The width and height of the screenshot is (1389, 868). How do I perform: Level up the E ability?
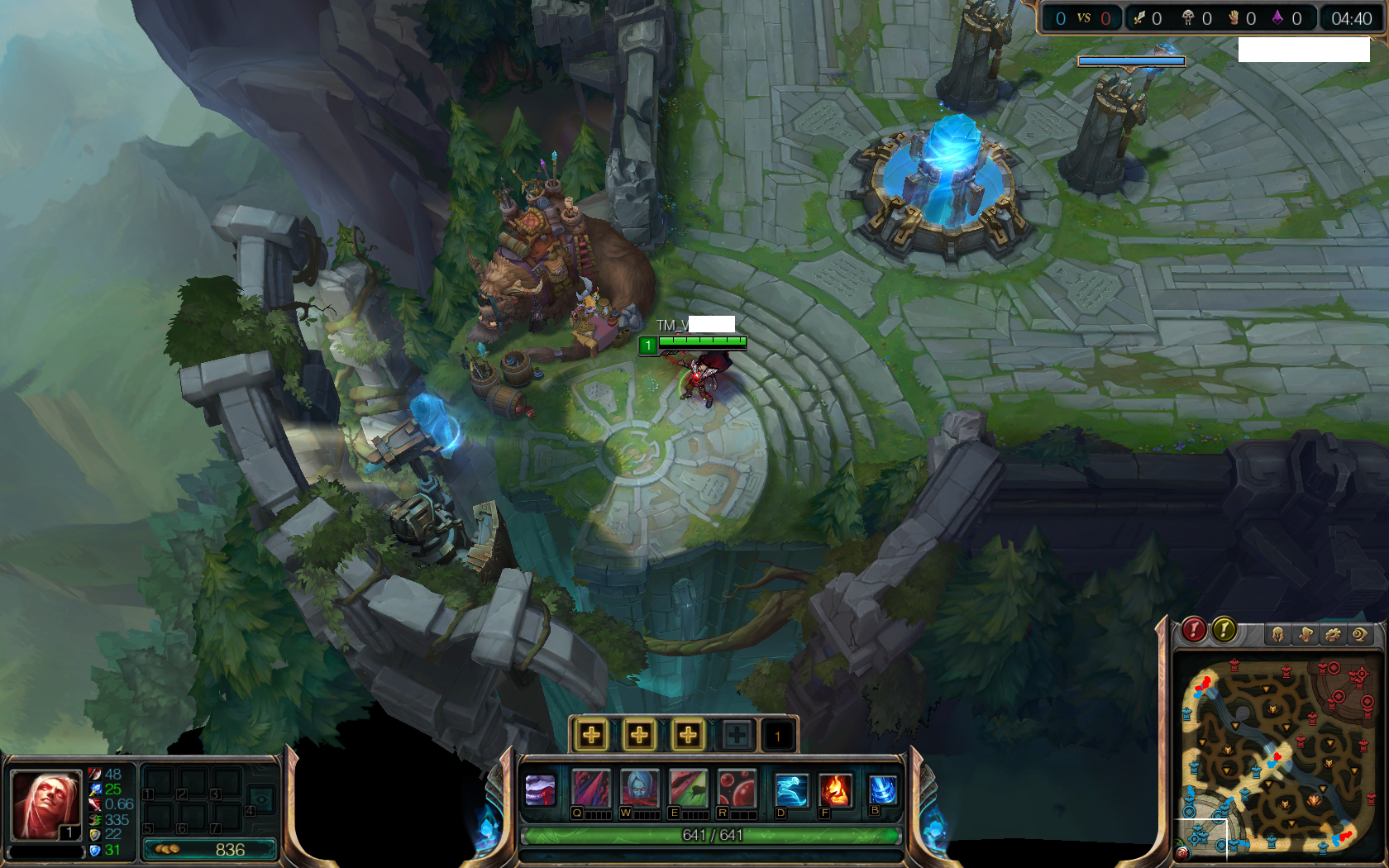pyautogui.click(x=688, y=734)
